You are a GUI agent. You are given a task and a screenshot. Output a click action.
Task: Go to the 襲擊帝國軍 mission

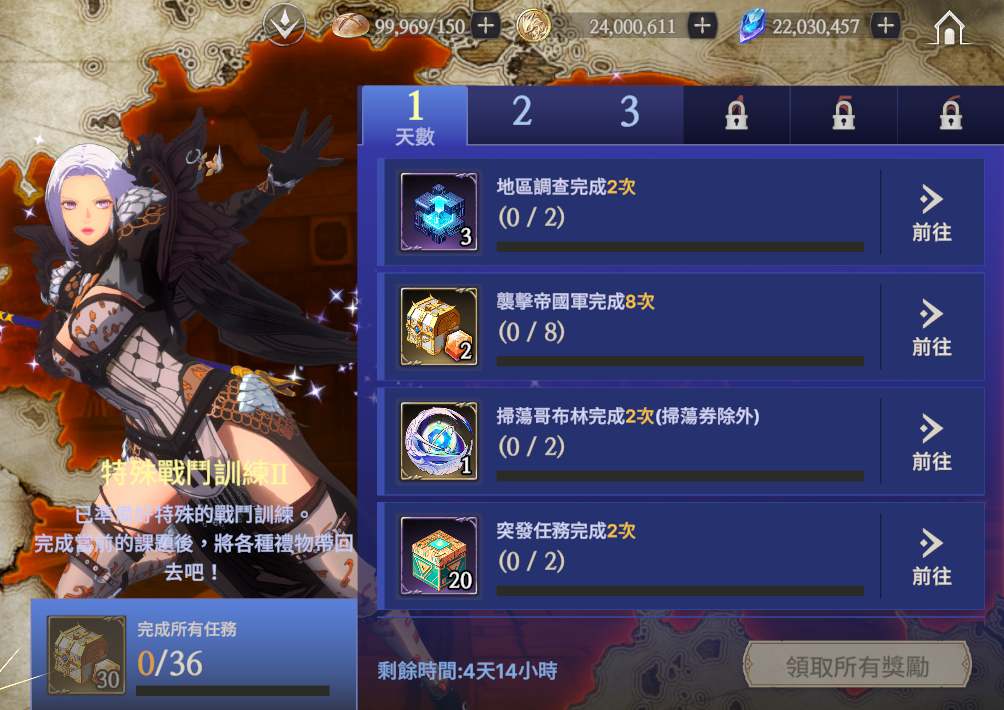(931, 328)
